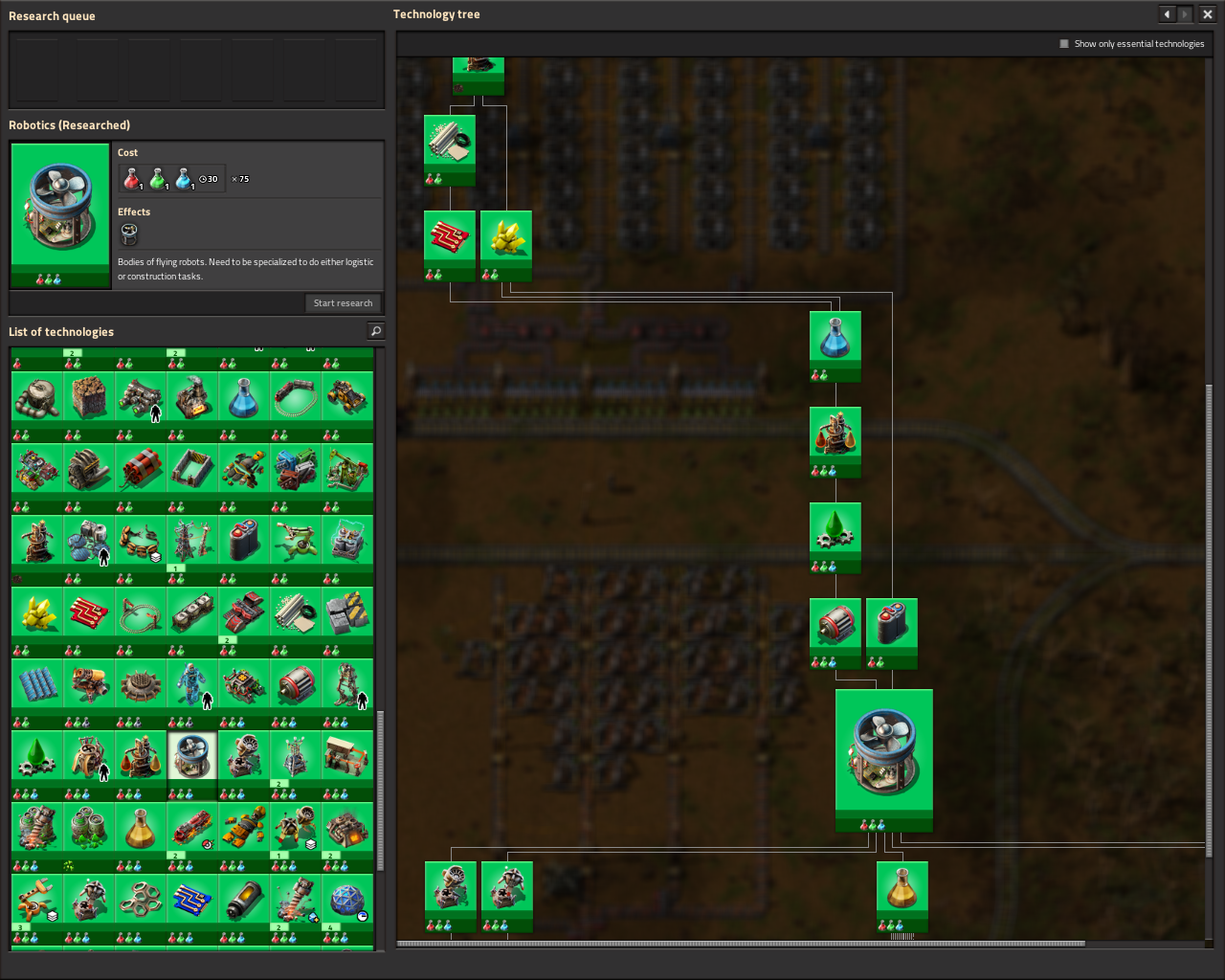
Task: Select the Battery node in the technology tree
Action: coord(891,625)
